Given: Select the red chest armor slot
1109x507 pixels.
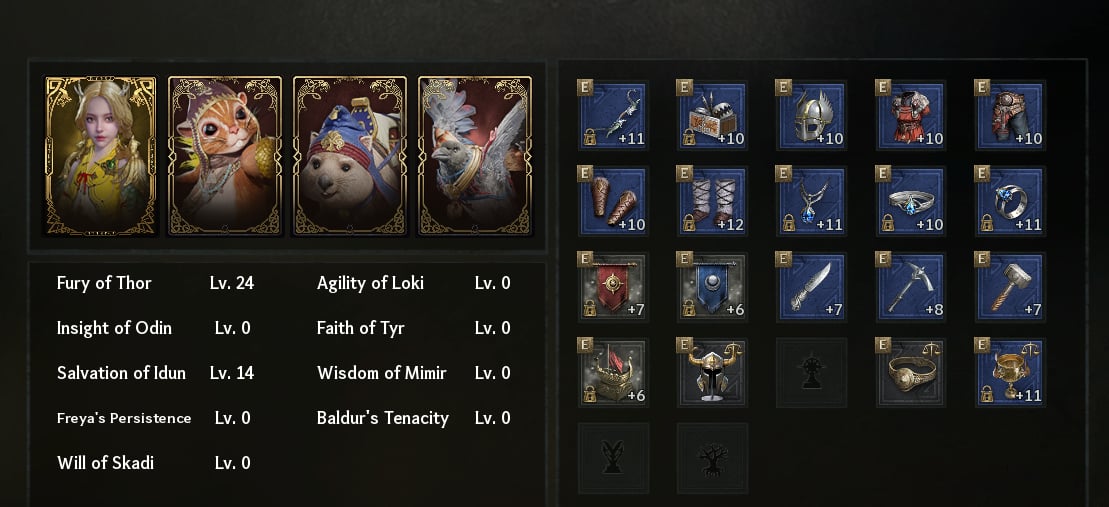Looking at the screenshot, I should pyautogui.click(x=912, y=115).
